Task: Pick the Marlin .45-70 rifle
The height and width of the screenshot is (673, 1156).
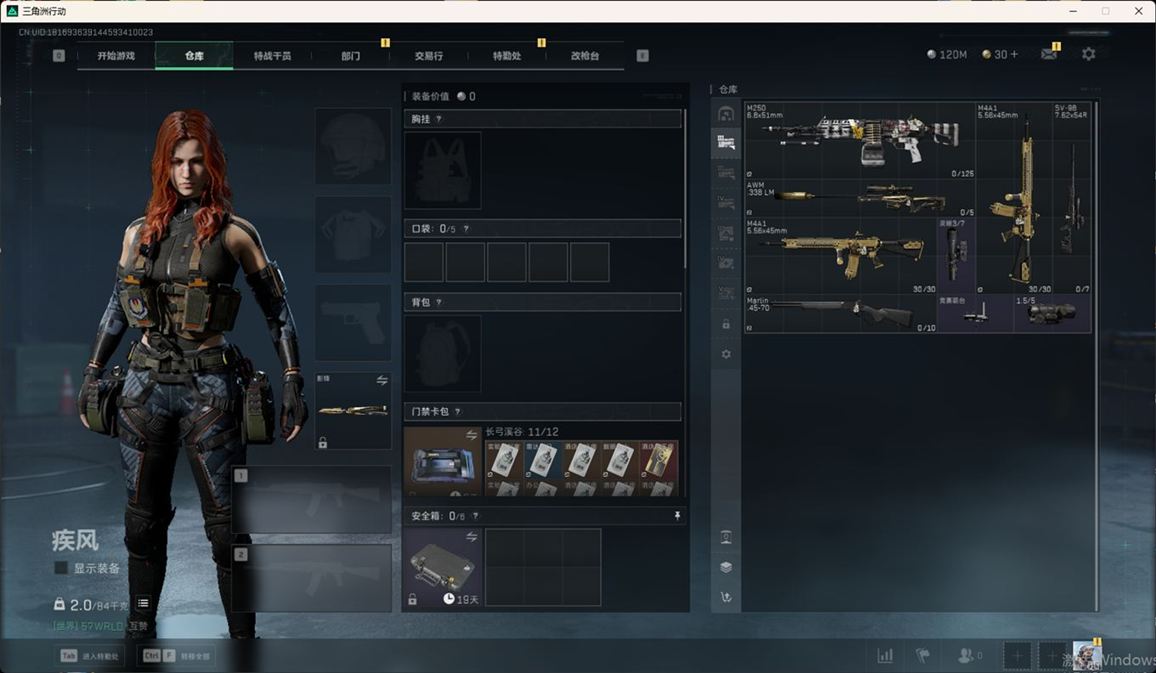Action: [x=841, y=314]
